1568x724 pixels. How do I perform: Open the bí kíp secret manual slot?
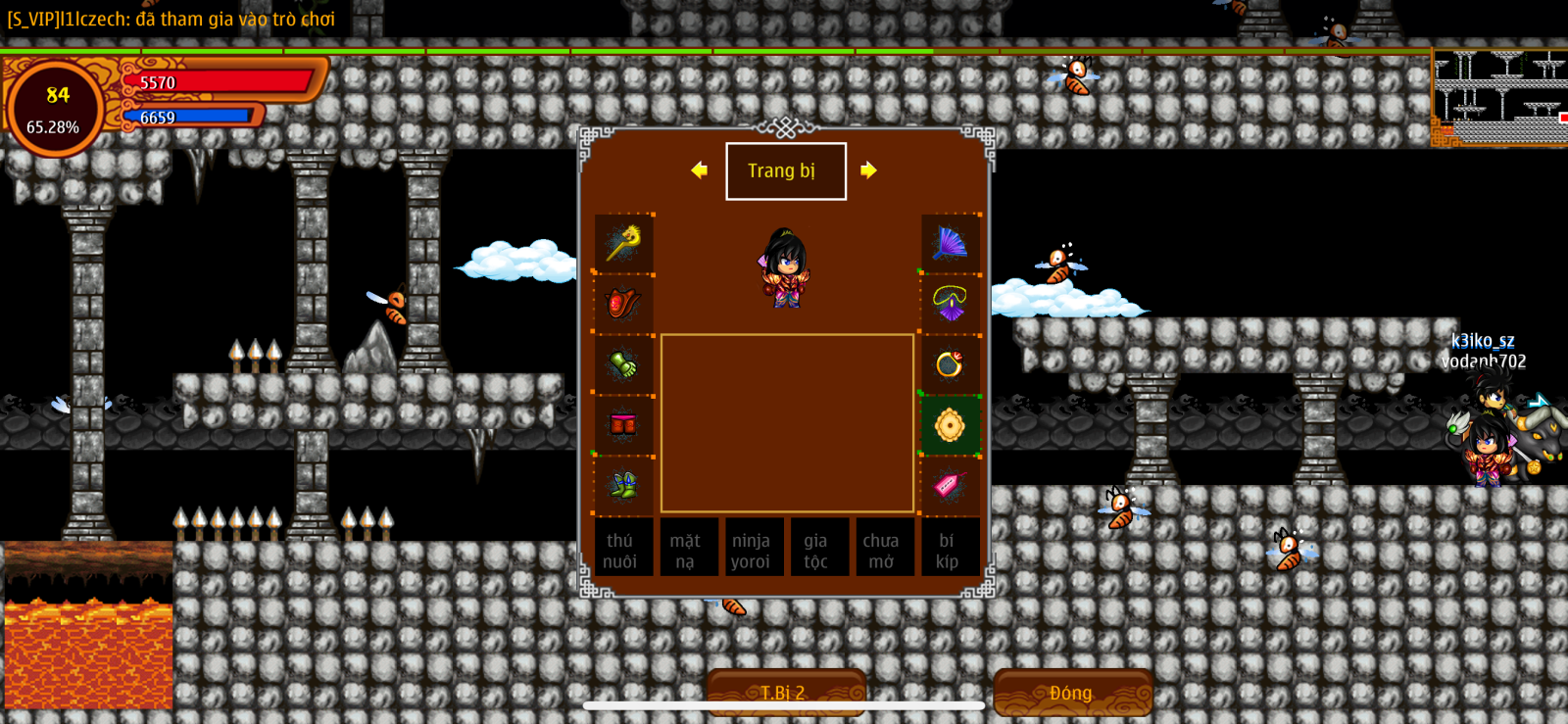[947, 551]
